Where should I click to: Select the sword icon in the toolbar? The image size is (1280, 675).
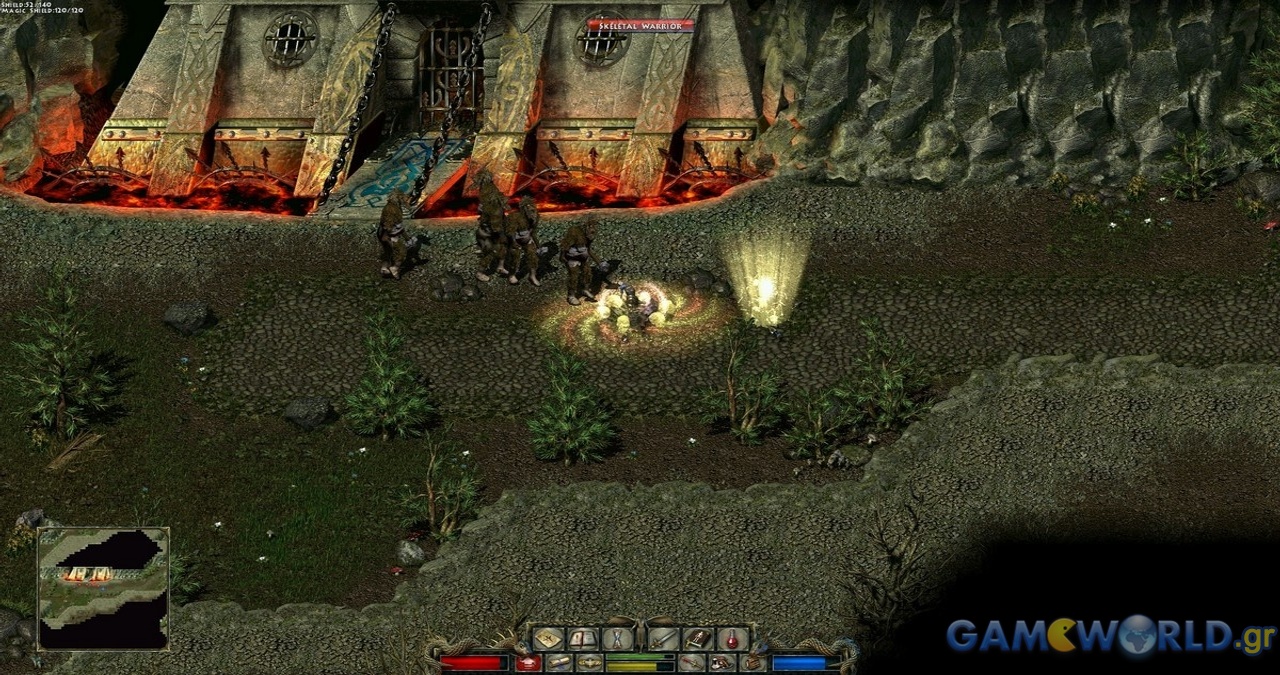click(x=663, y=639)
